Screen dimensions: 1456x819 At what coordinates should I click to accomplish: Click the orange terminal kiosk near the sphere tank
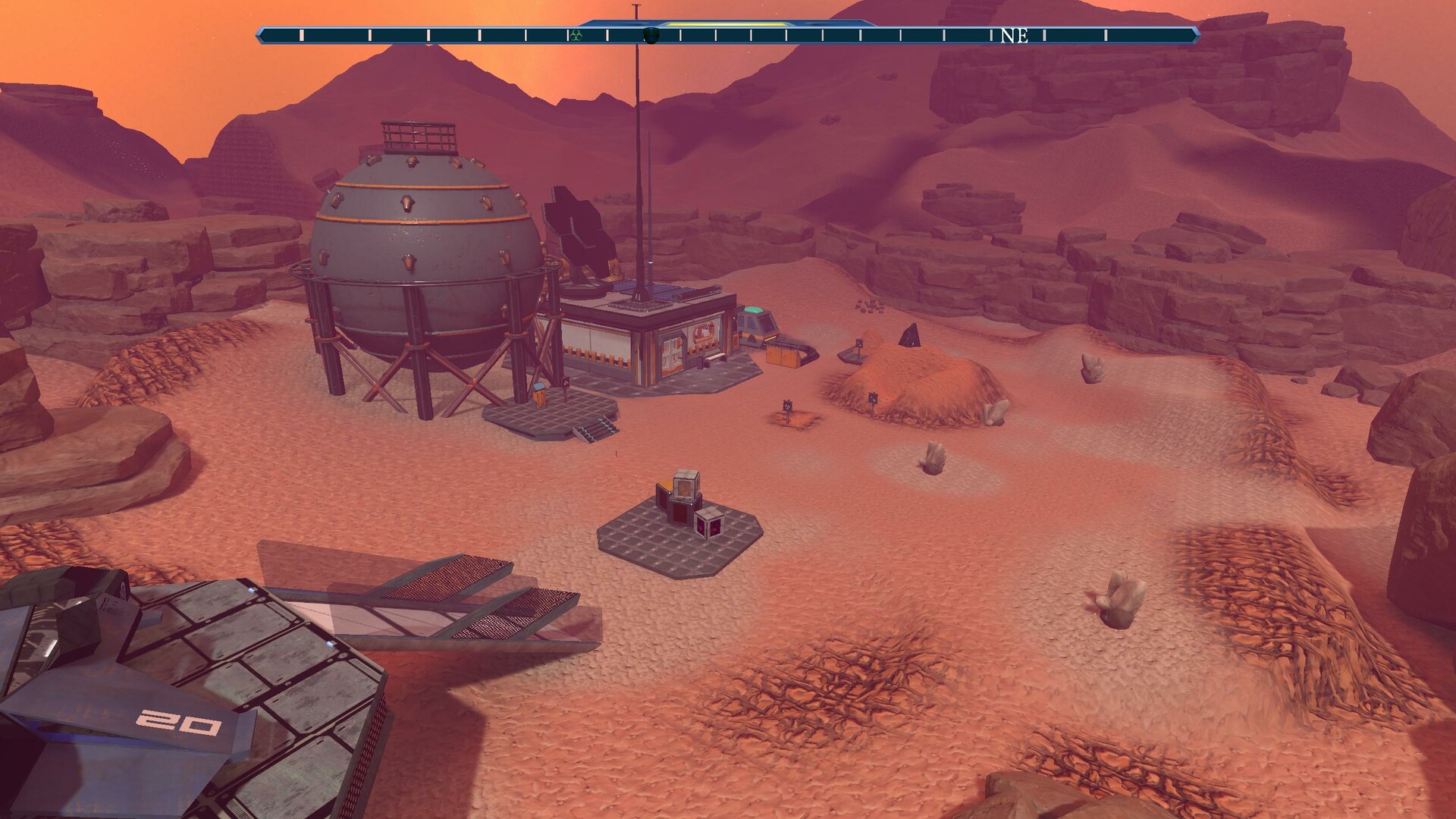tap(540, 394)
